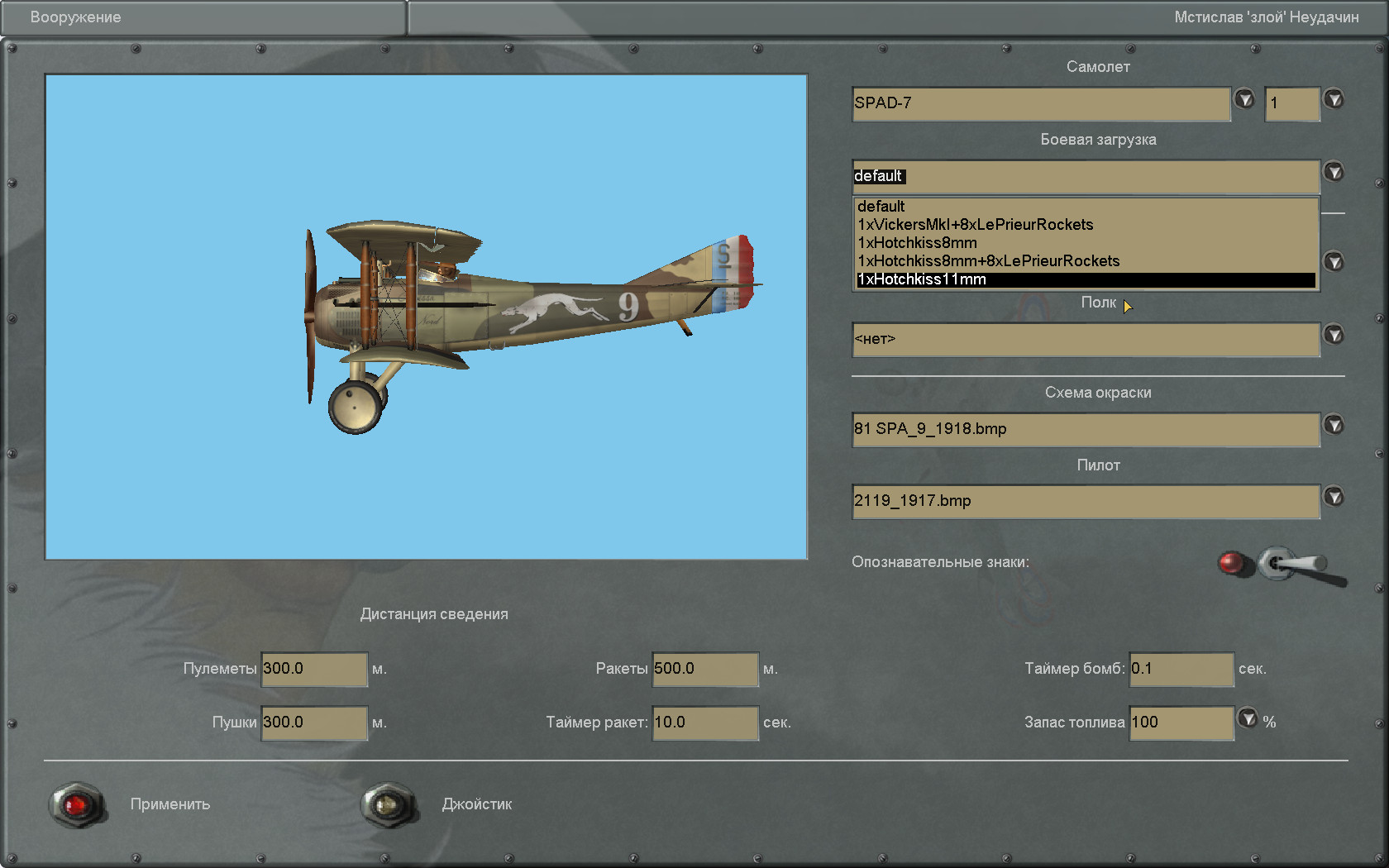This screenshot has width=1389, height=868.
Task: Click the cannon convergence distance field
Action: coord(313,723)
